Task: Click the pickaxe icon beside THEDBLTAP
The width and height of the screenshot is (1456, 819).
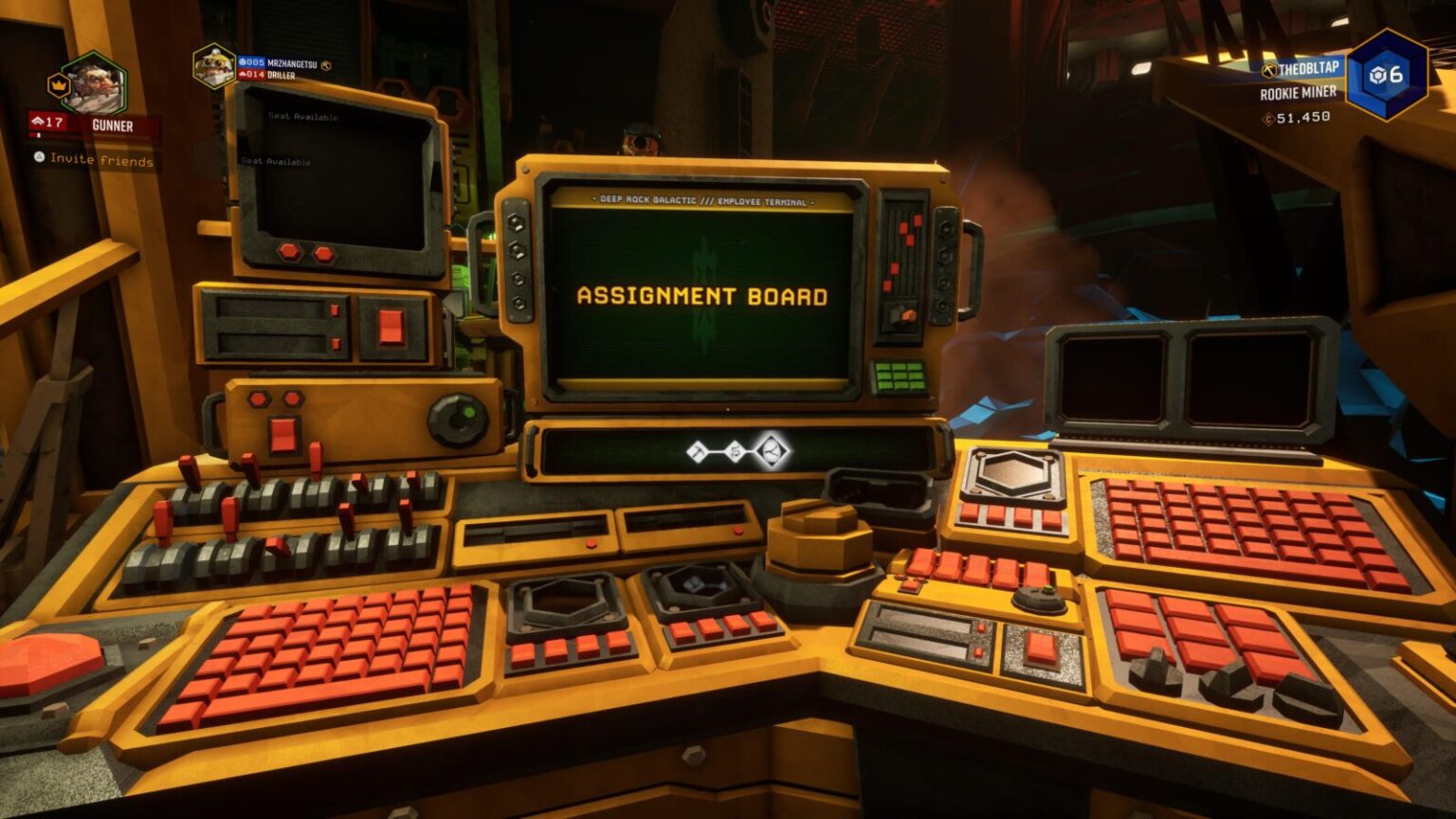Action: (x=1267, y=70)
